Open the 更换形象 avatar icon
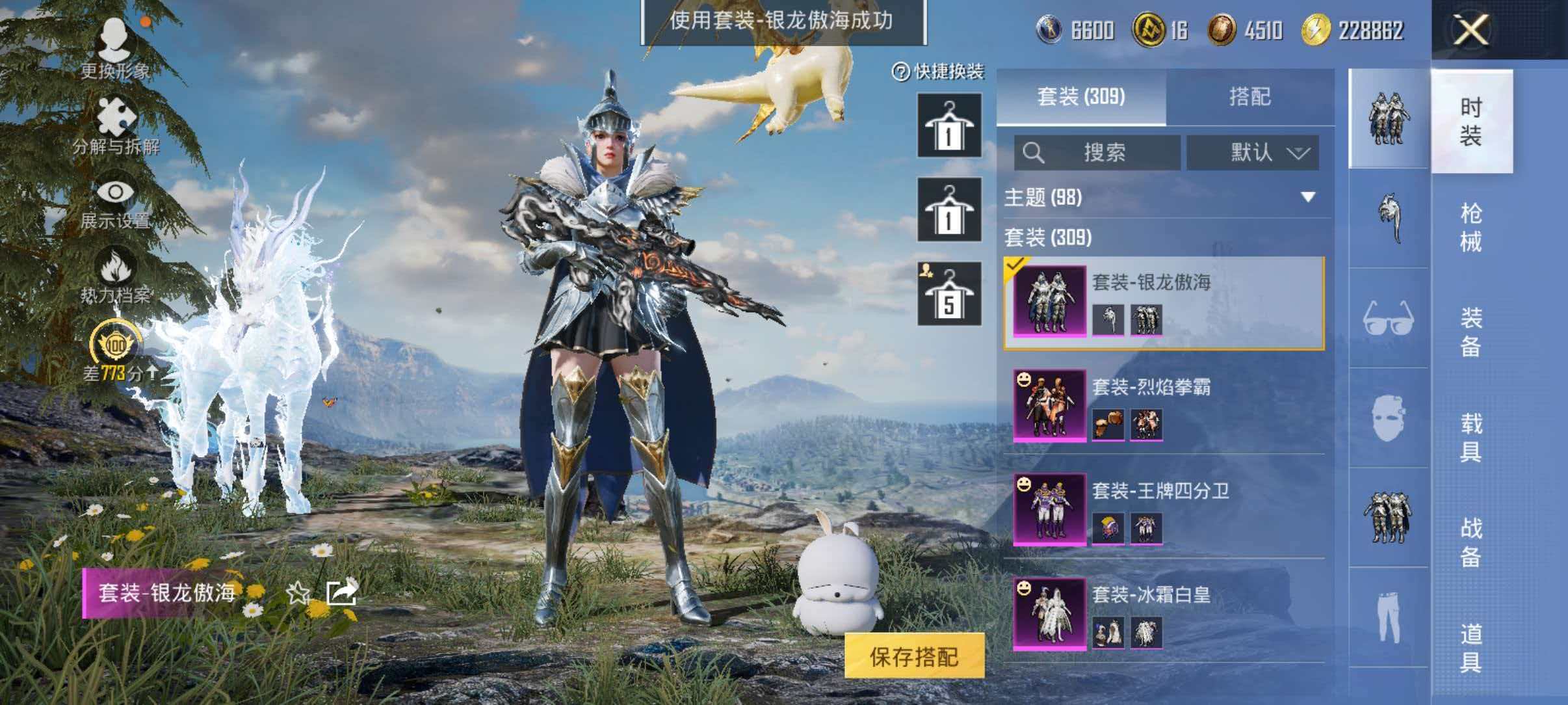 116,40
